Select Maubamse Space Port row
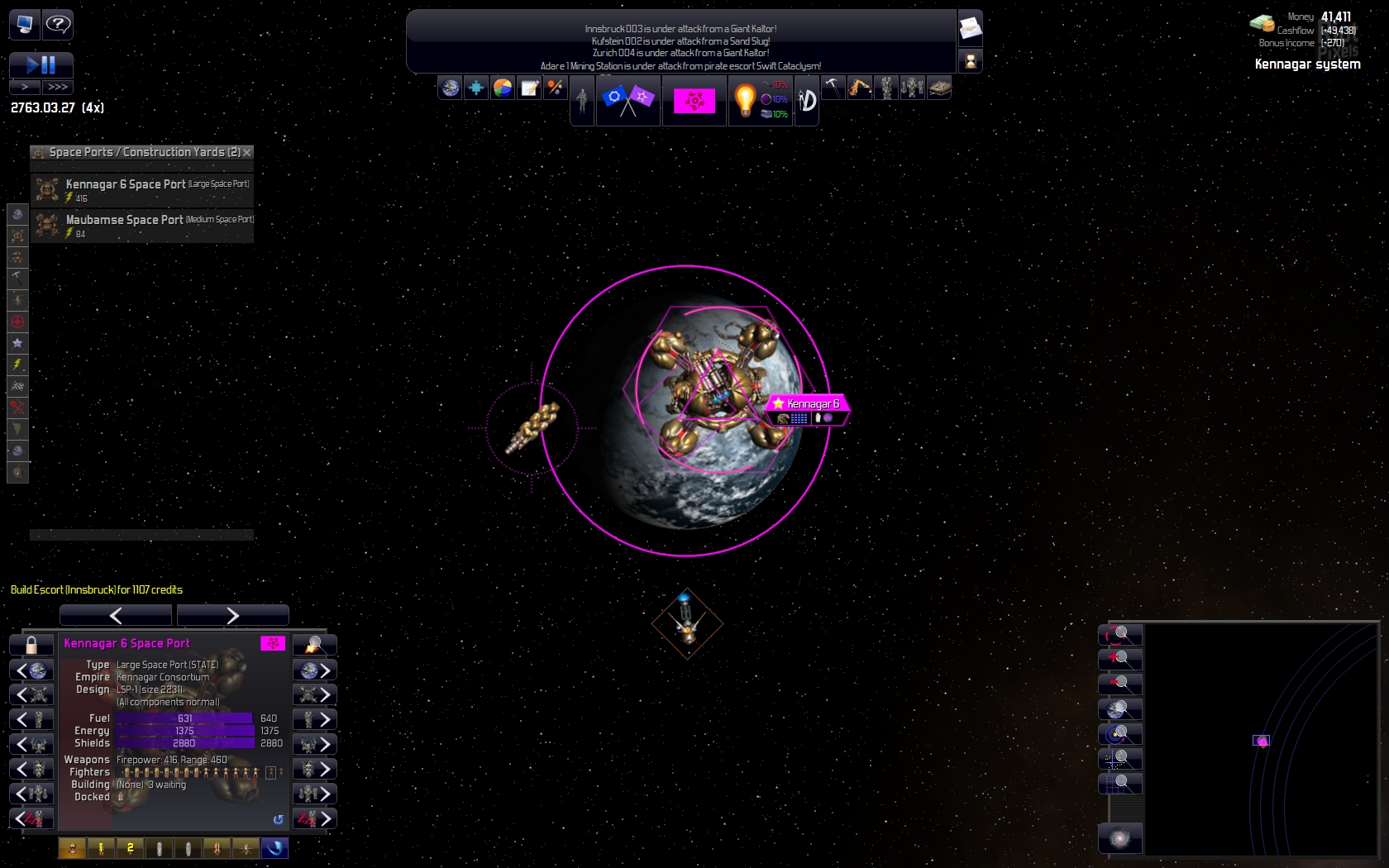The height and width of the screenshot is (868, 1389). (x=142, y=225)
